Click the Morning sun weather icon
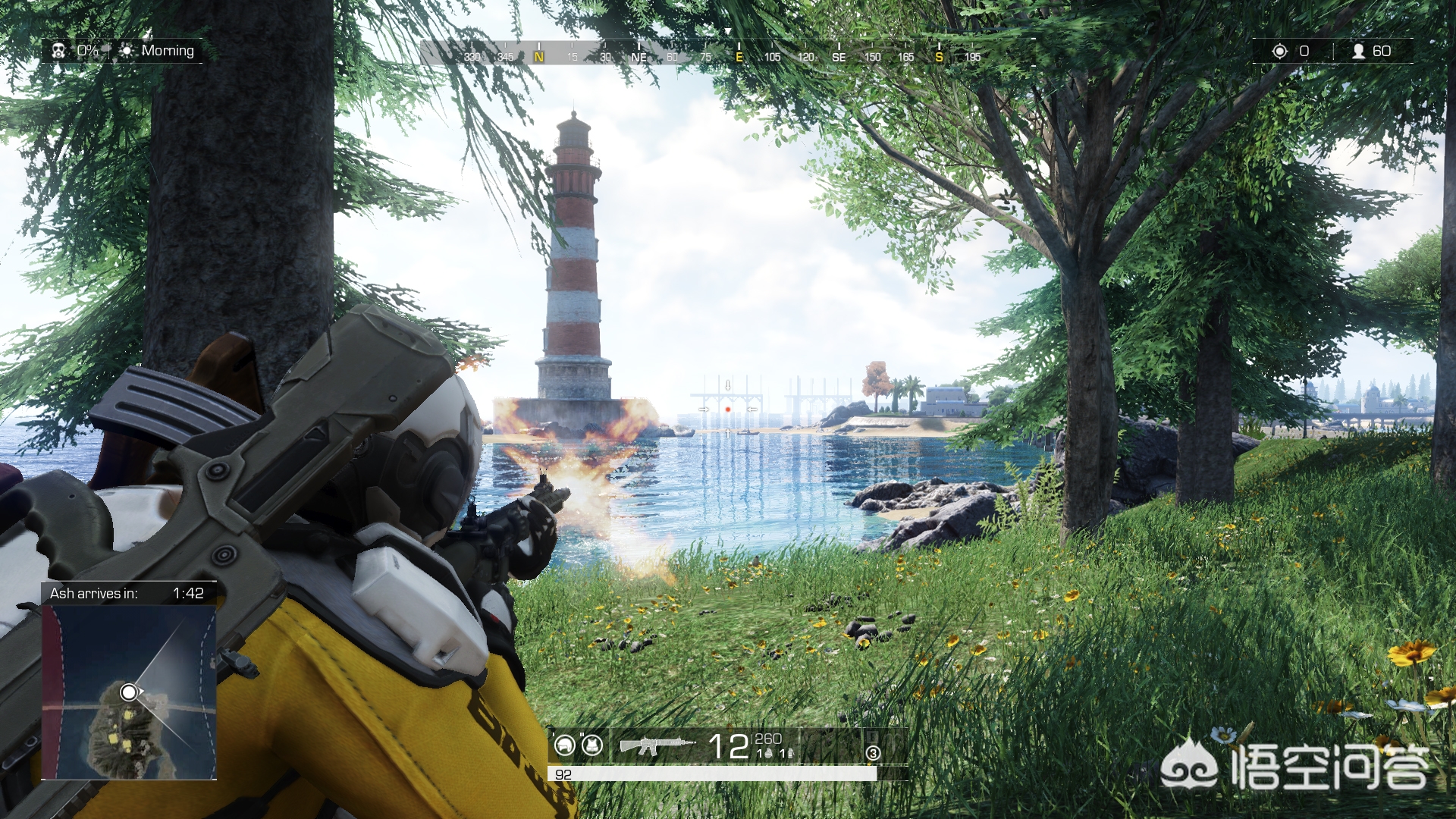The width and height of the screenshot is (1456, 819). click(127, 51)
